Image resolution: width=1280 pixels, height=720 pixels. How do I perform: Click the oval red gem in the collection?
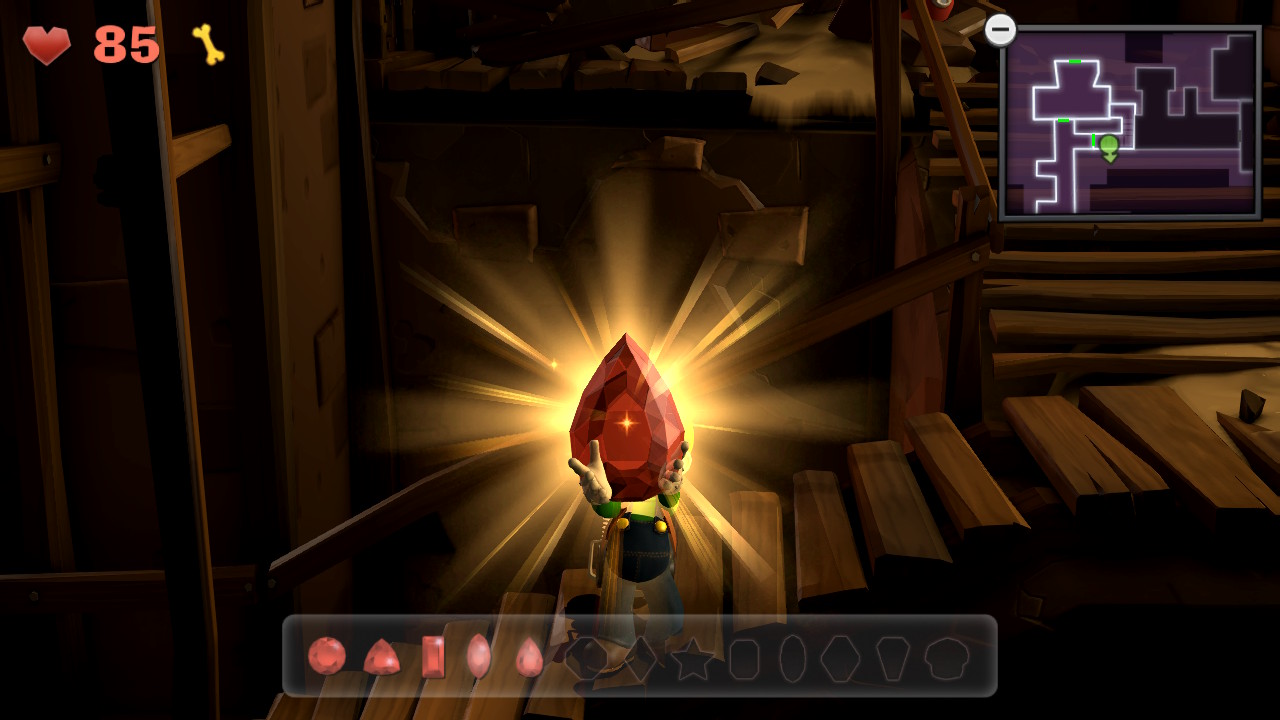(x=477, y=657)
